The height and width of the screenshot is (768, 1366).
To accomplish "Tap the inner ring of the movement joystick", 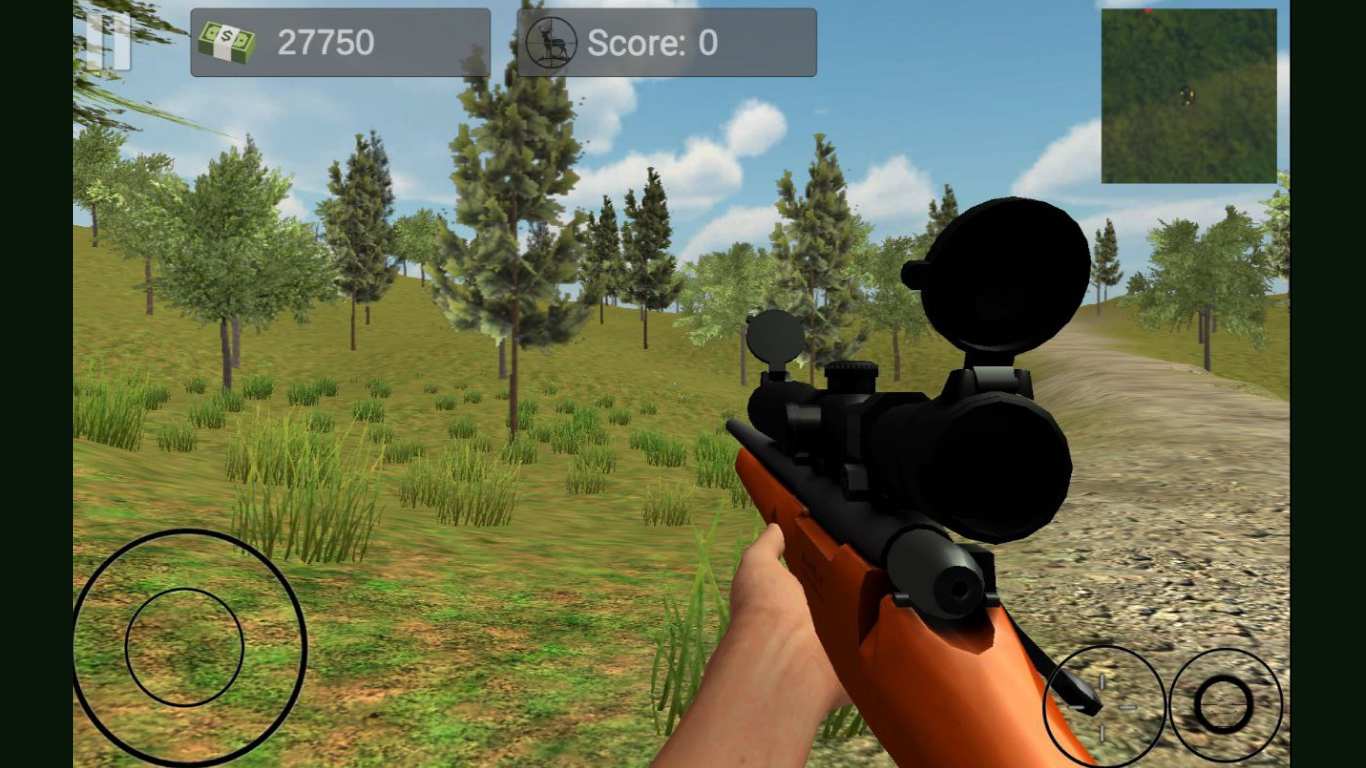I will [x=184, y=648].
